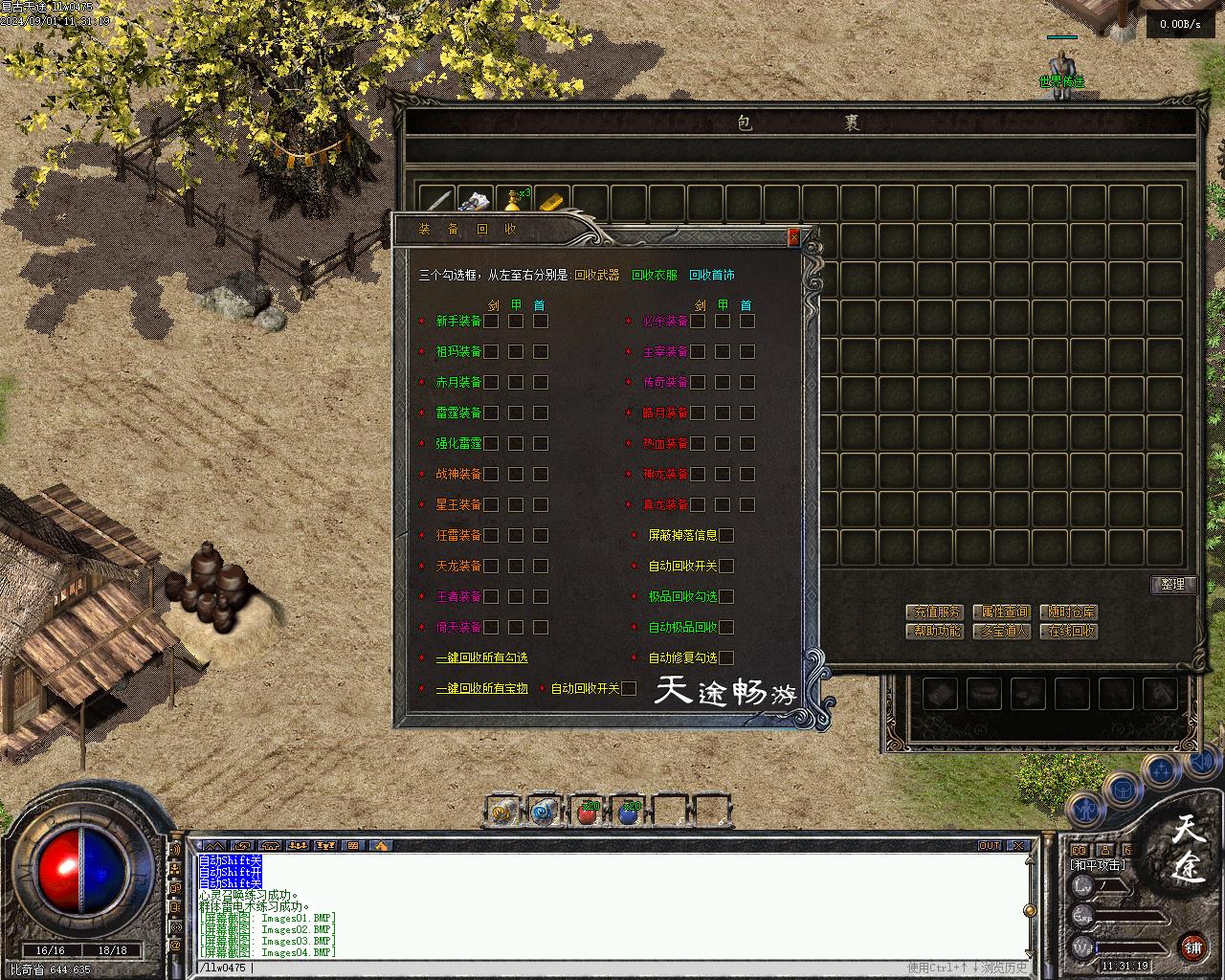Use the red potion in the hotbar

point(588,813)
